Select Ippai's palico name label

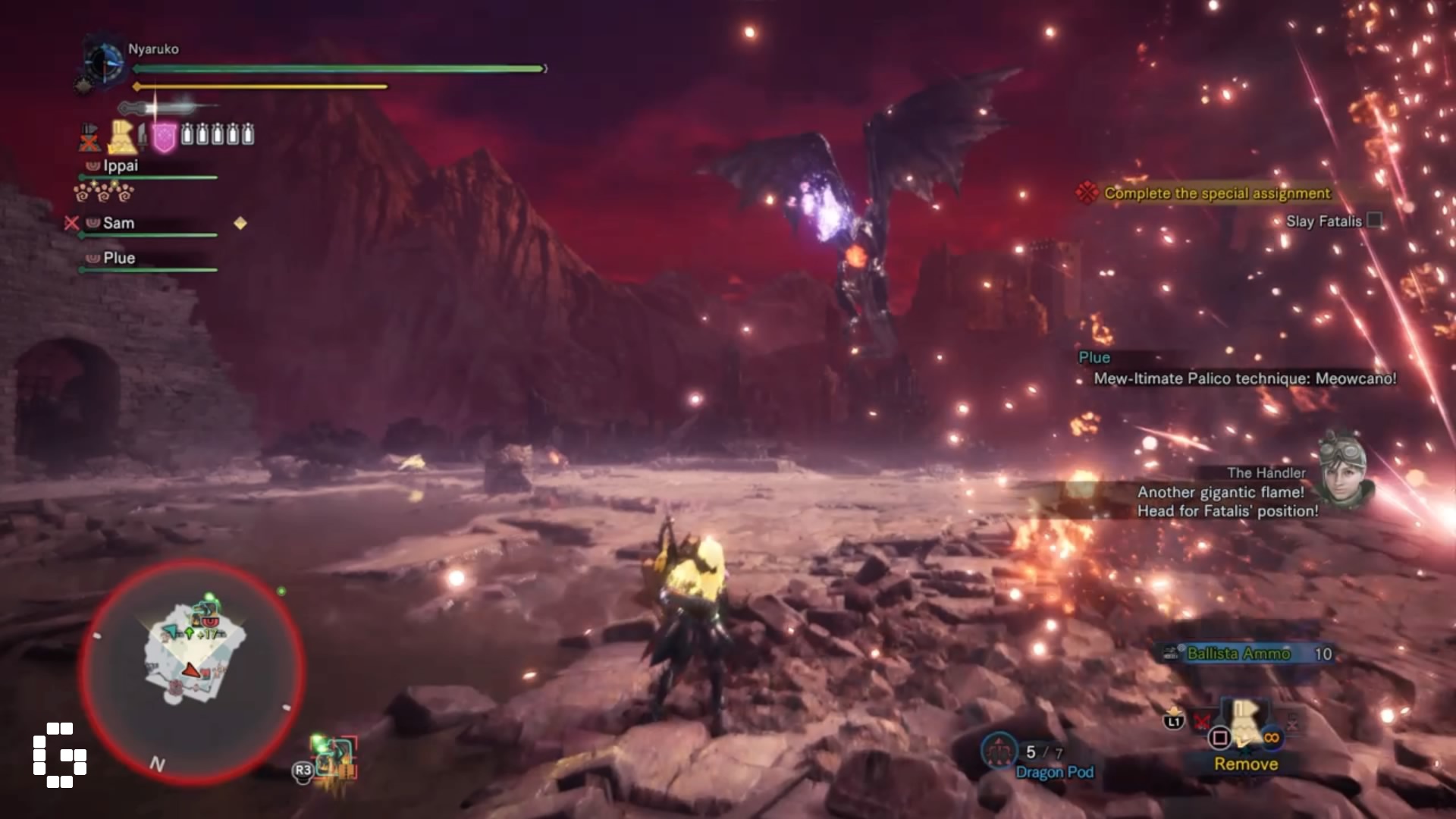click(x=120, y=165)
